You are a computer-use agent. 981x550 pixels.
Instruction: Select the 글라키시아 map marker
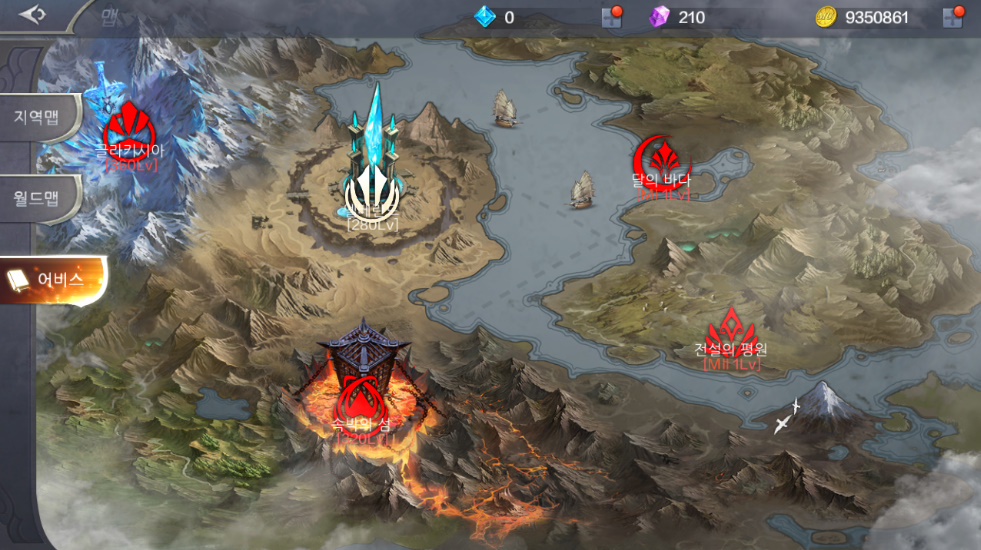[x=128, y=127]
